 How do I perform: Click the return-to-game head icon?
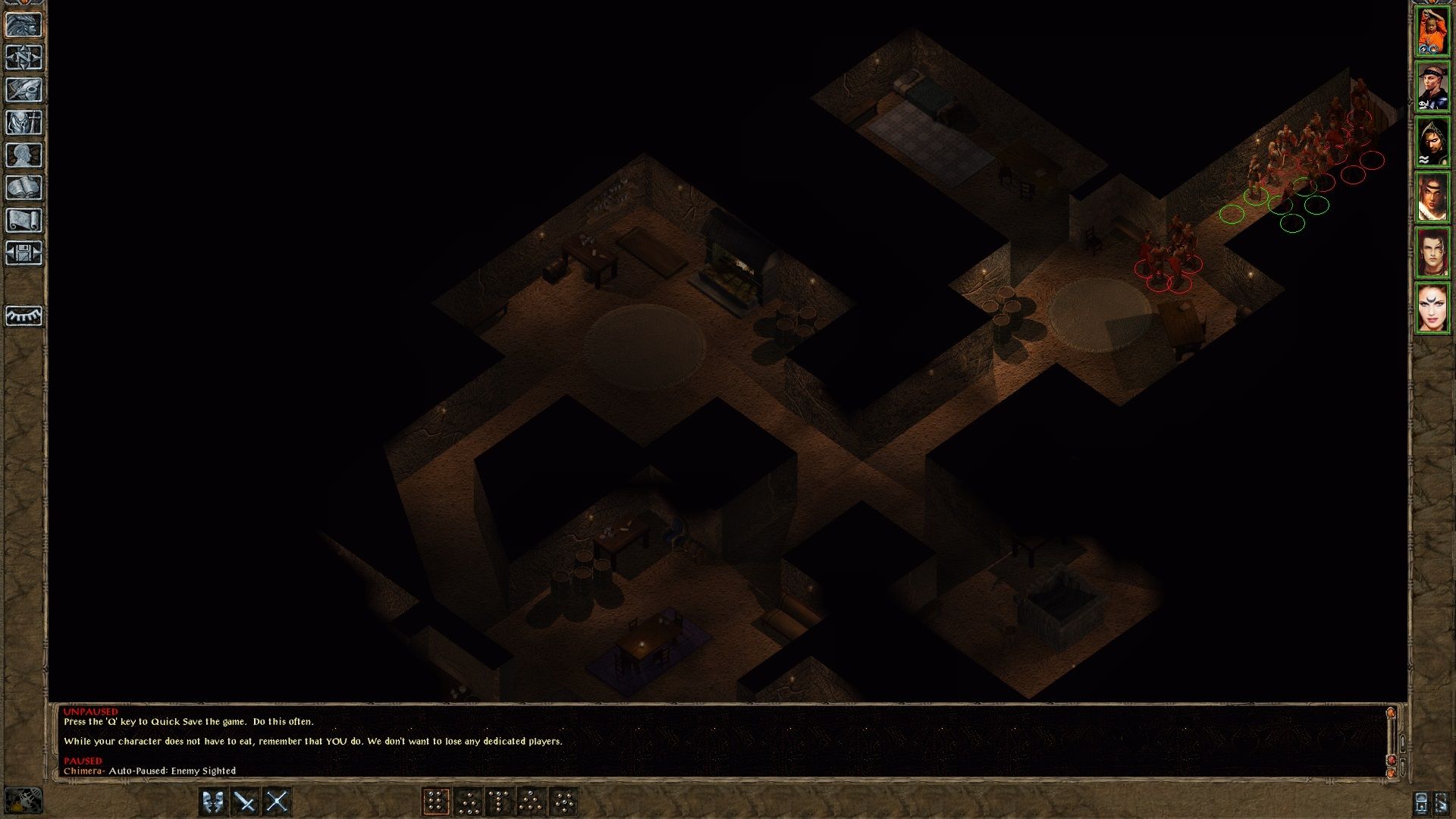(24, 25)
